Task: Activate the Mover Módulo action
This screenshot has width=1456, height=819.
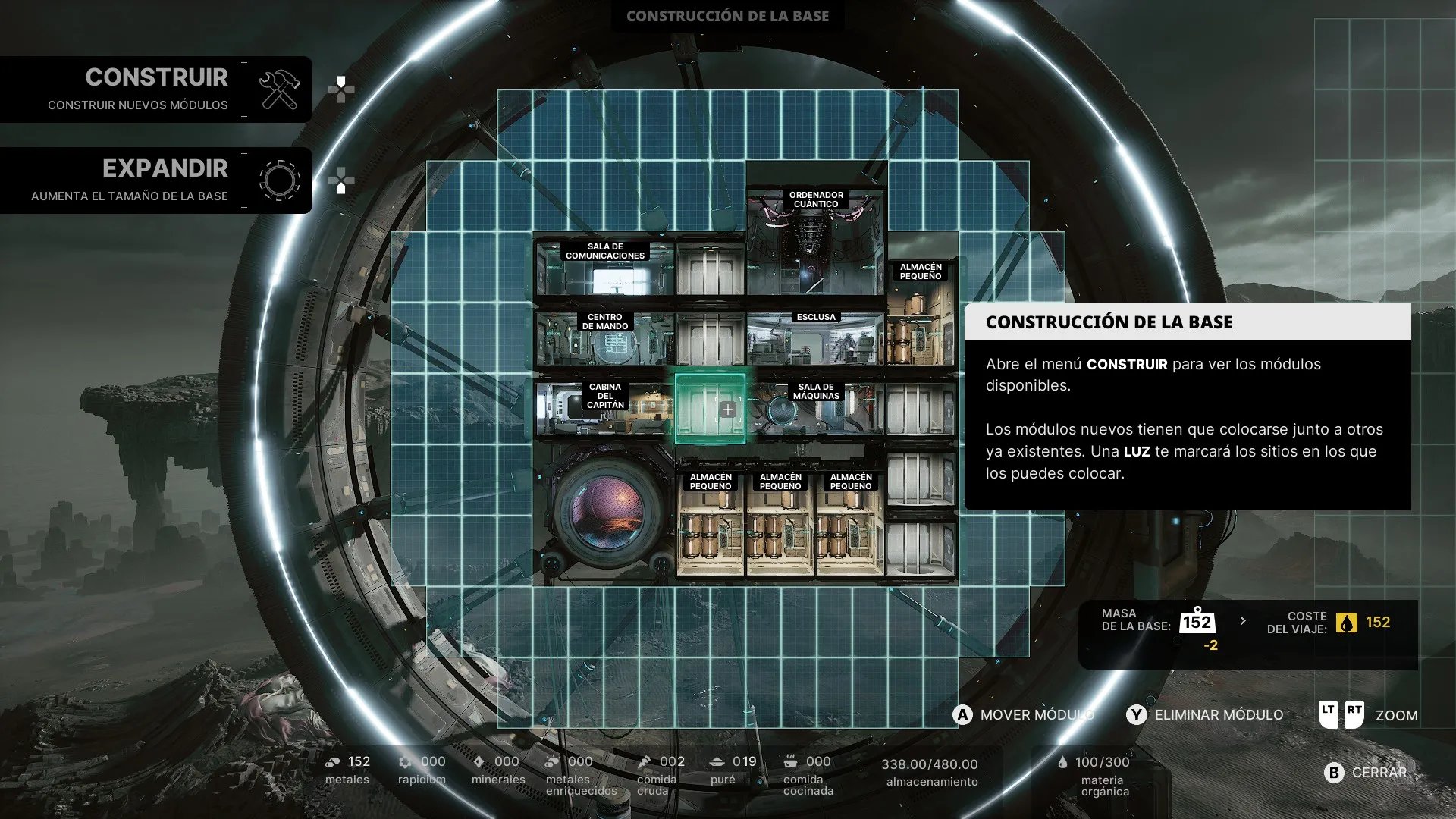Action: [1024, 715]
